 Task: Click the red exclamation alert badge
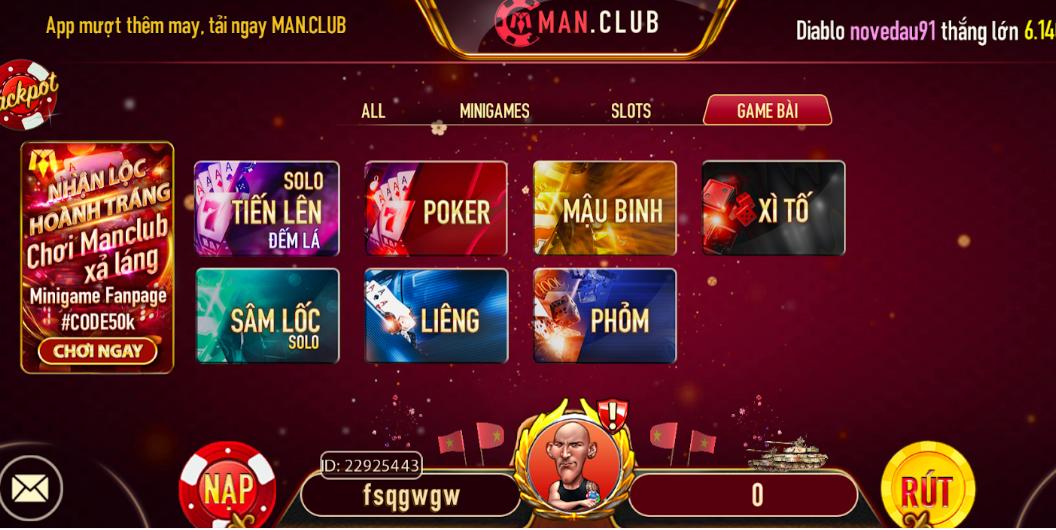611,413
